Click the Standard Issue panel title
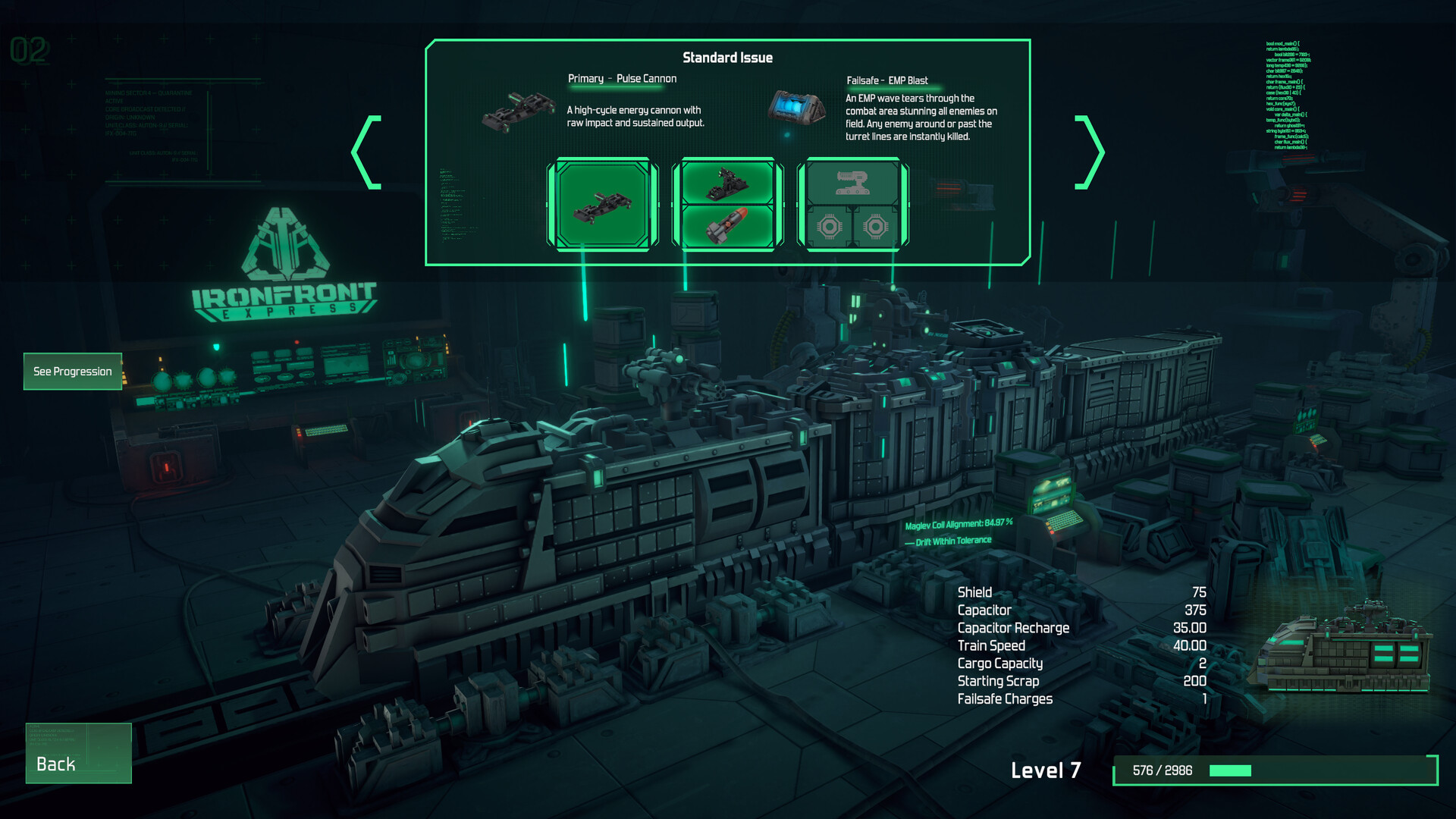1456x819 pixels. pyautogui.click(x=727, y=57)
